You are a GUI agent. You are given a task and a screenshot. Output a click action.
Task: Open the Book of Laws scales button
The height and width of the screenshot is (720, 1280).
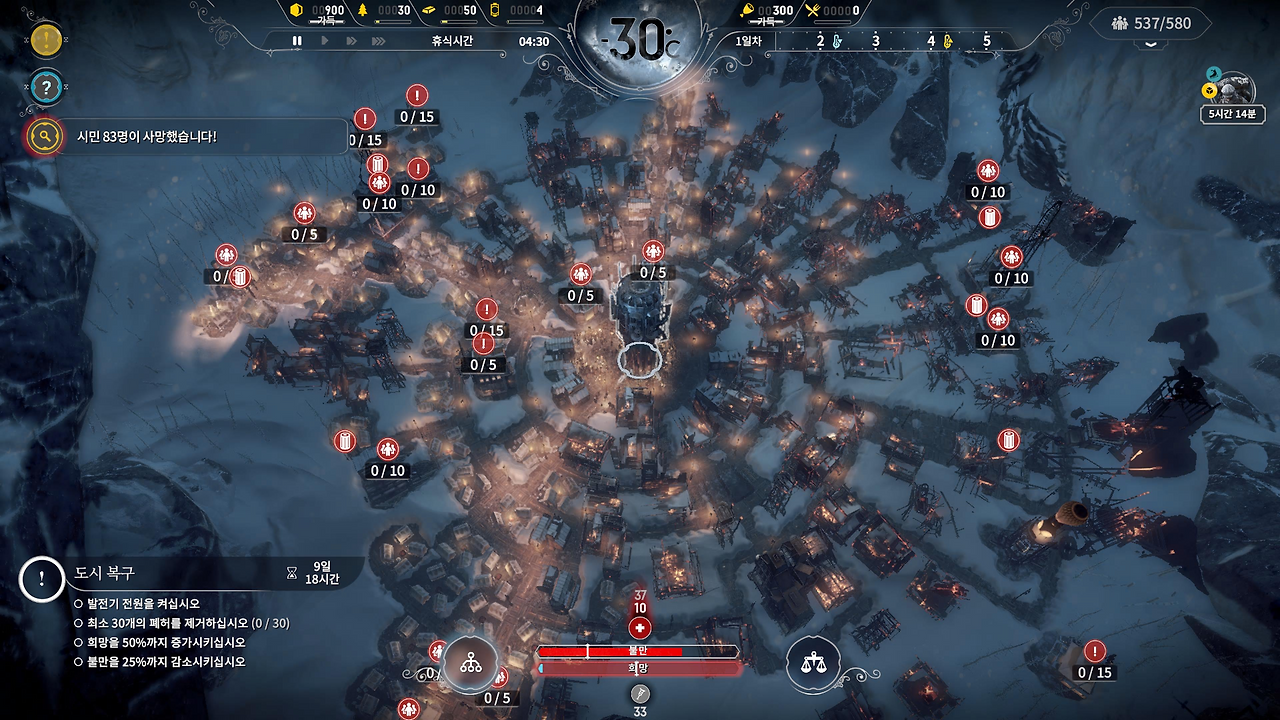[x=813, y=662]
